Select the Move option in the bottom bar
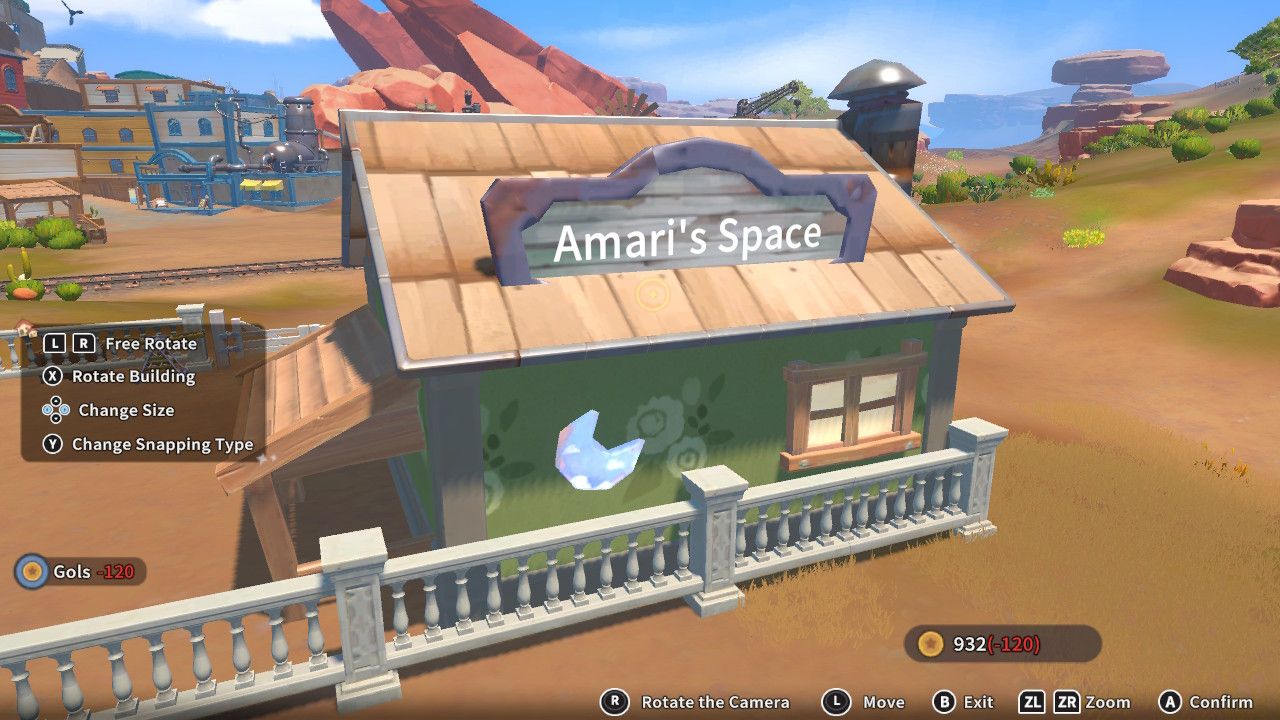 (885, 701)
